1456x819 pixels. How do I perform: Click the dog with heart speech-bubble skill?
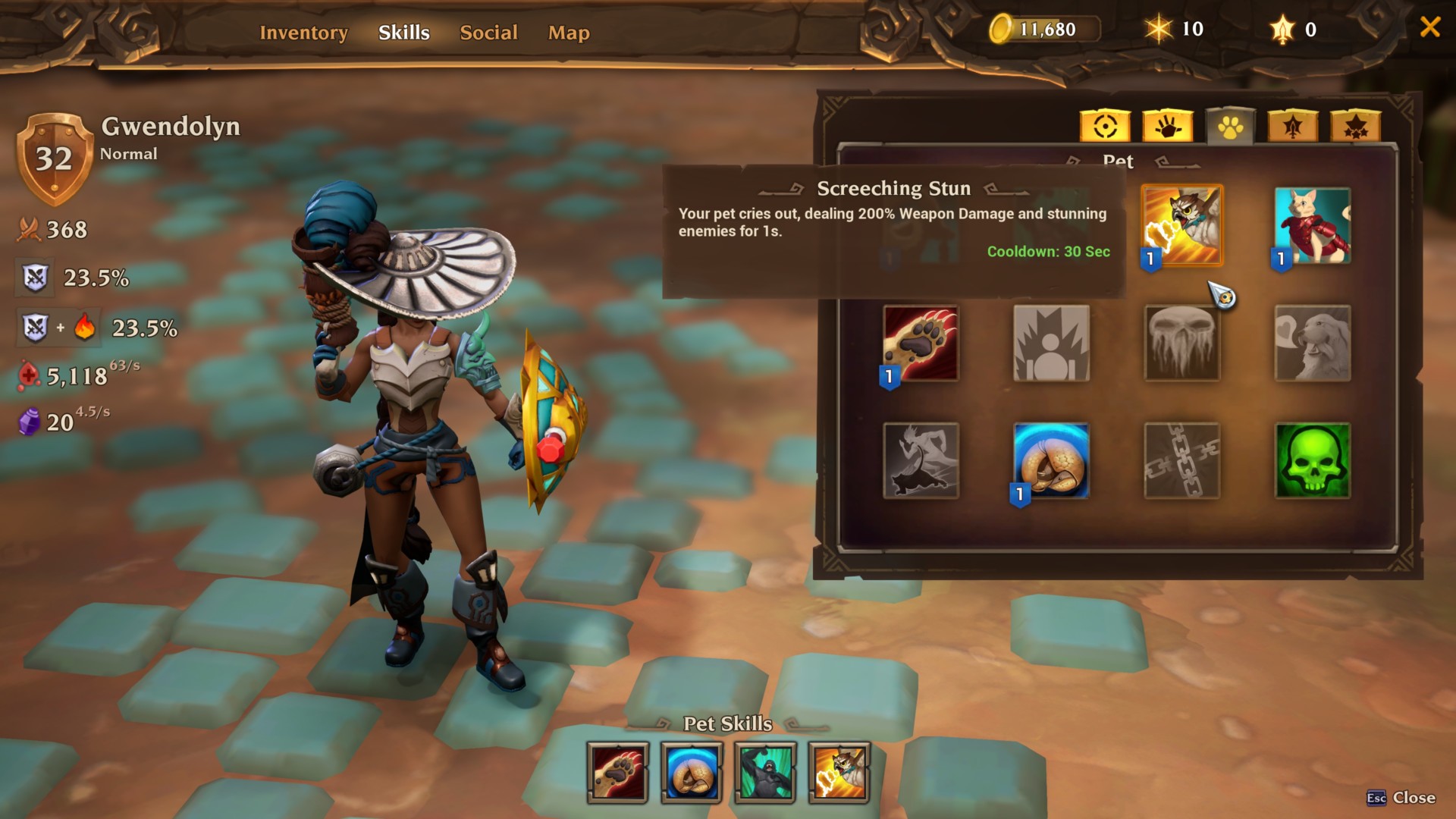1313,343
